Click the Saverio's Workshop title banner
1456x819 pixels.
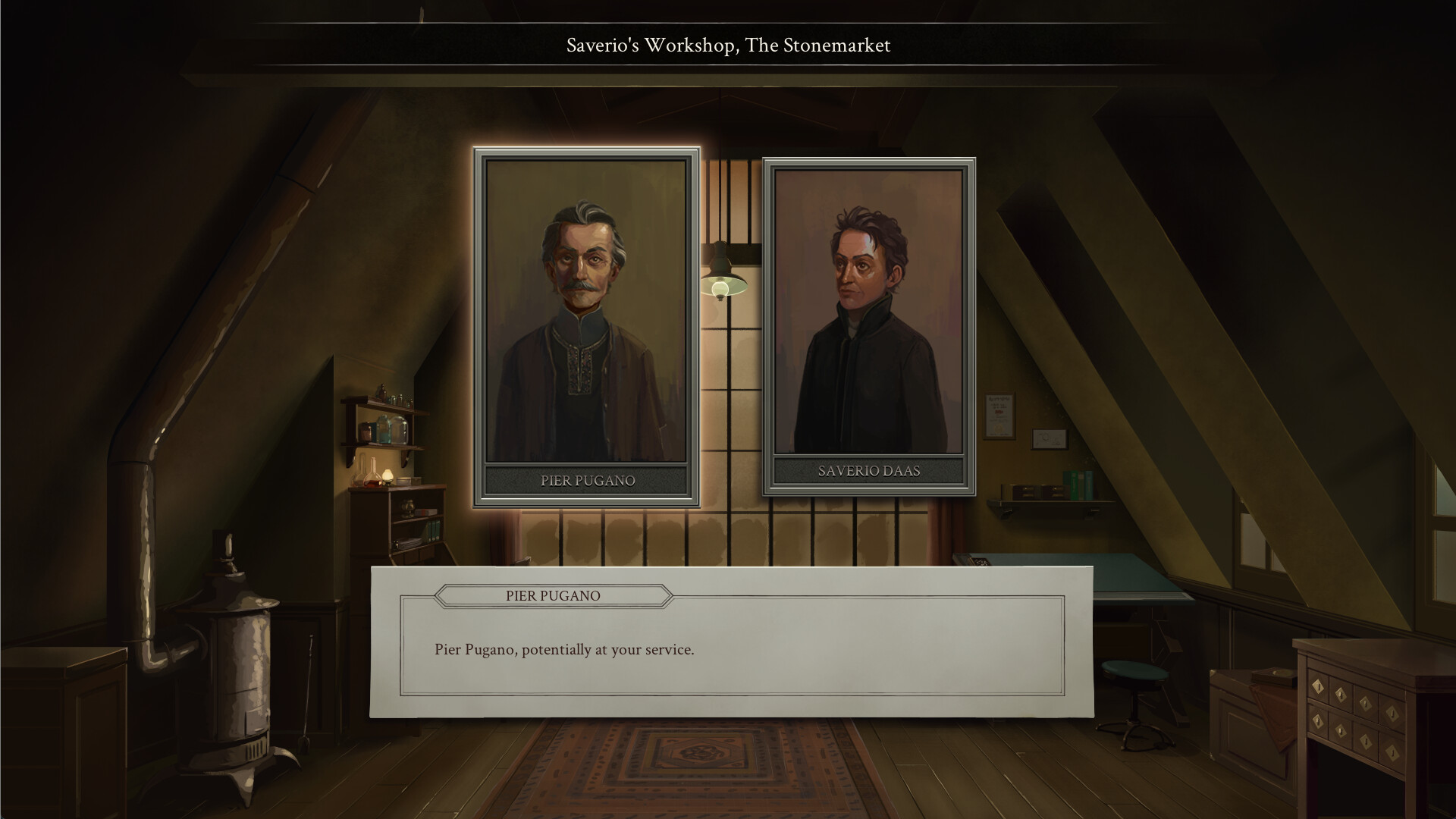[x=726, y=45]
